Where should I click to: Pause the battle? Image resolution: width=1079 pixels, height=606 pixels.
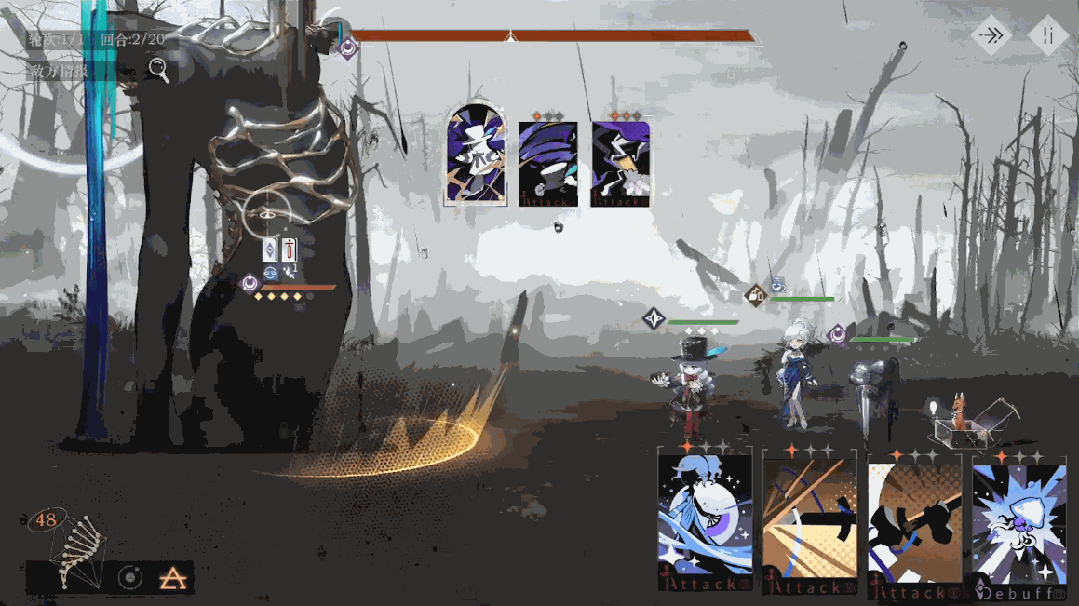coord(1048,36)
